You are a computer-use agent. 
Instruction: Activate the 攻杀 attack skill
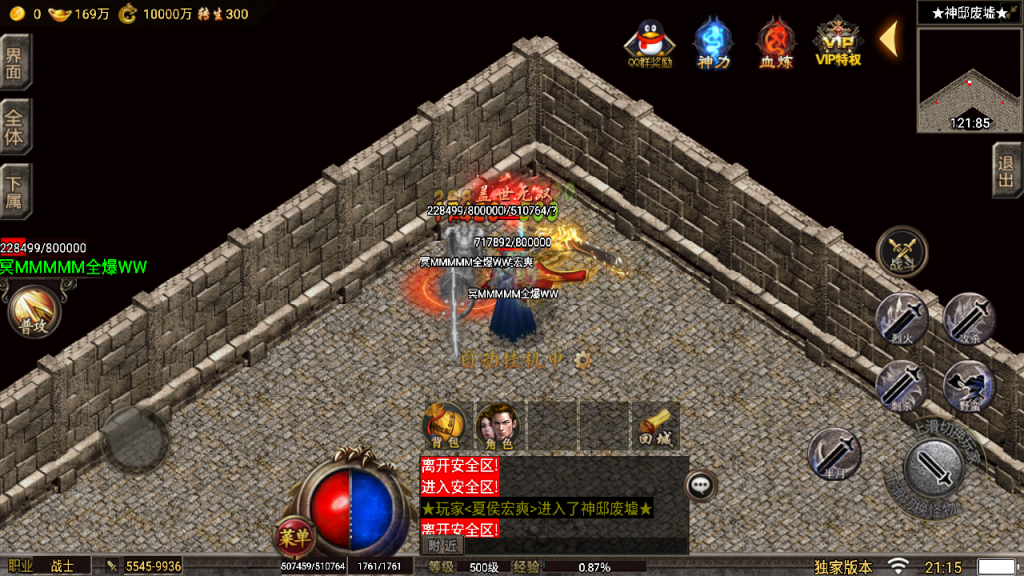967,317
